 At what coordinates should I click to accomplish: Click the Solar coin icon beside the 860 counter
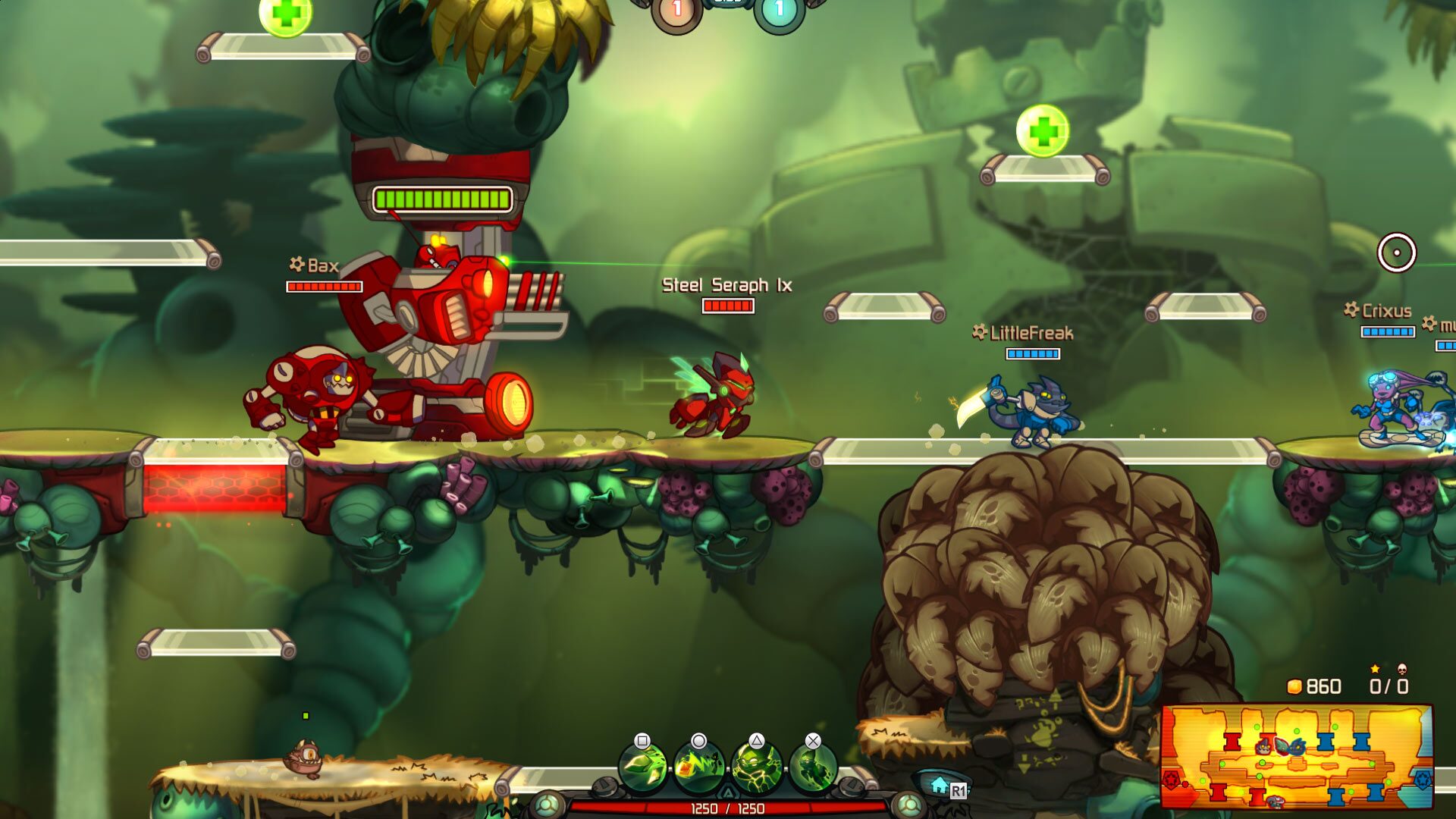point(1294,686)
